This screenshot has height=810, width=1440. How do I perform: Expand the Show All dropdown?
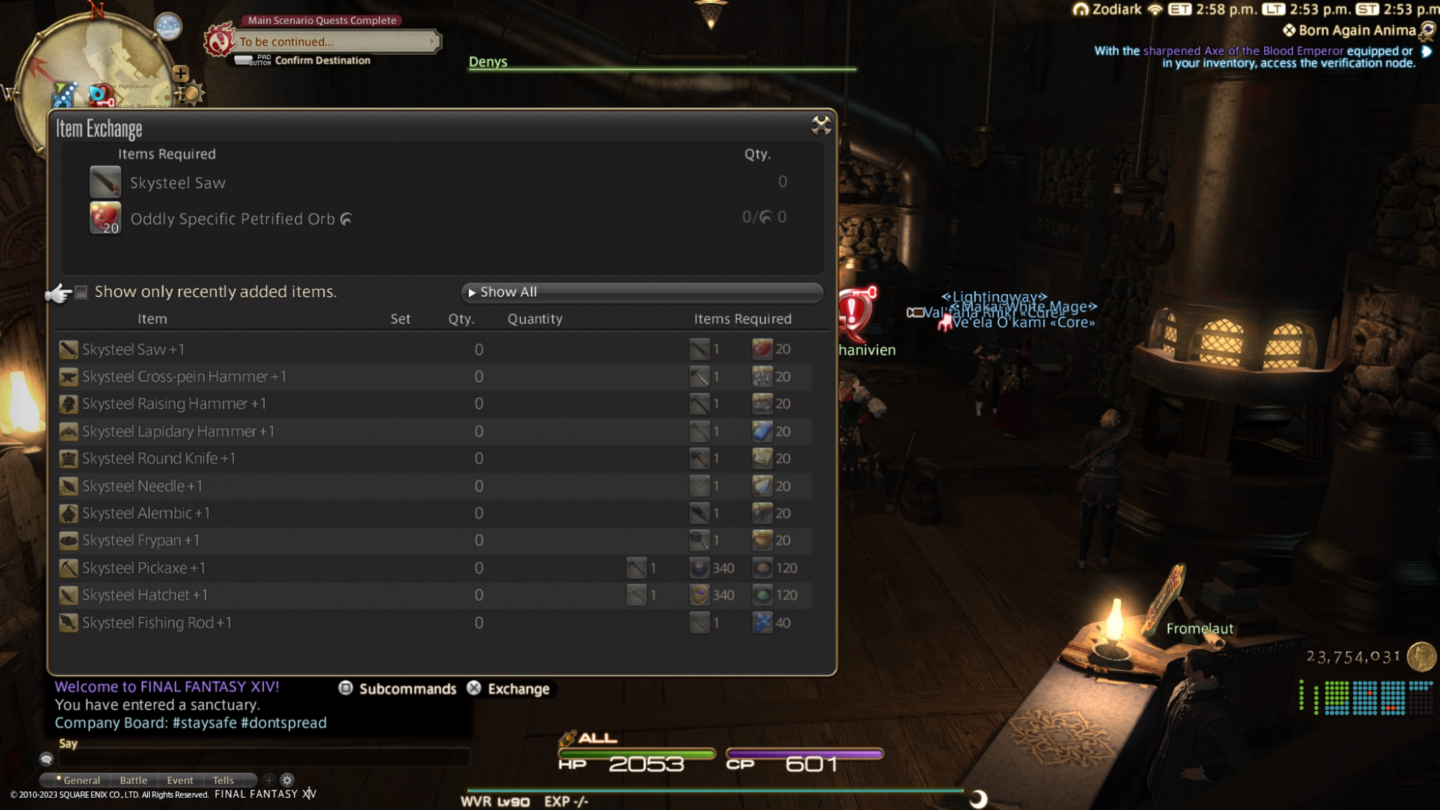[x=641, y=291]
